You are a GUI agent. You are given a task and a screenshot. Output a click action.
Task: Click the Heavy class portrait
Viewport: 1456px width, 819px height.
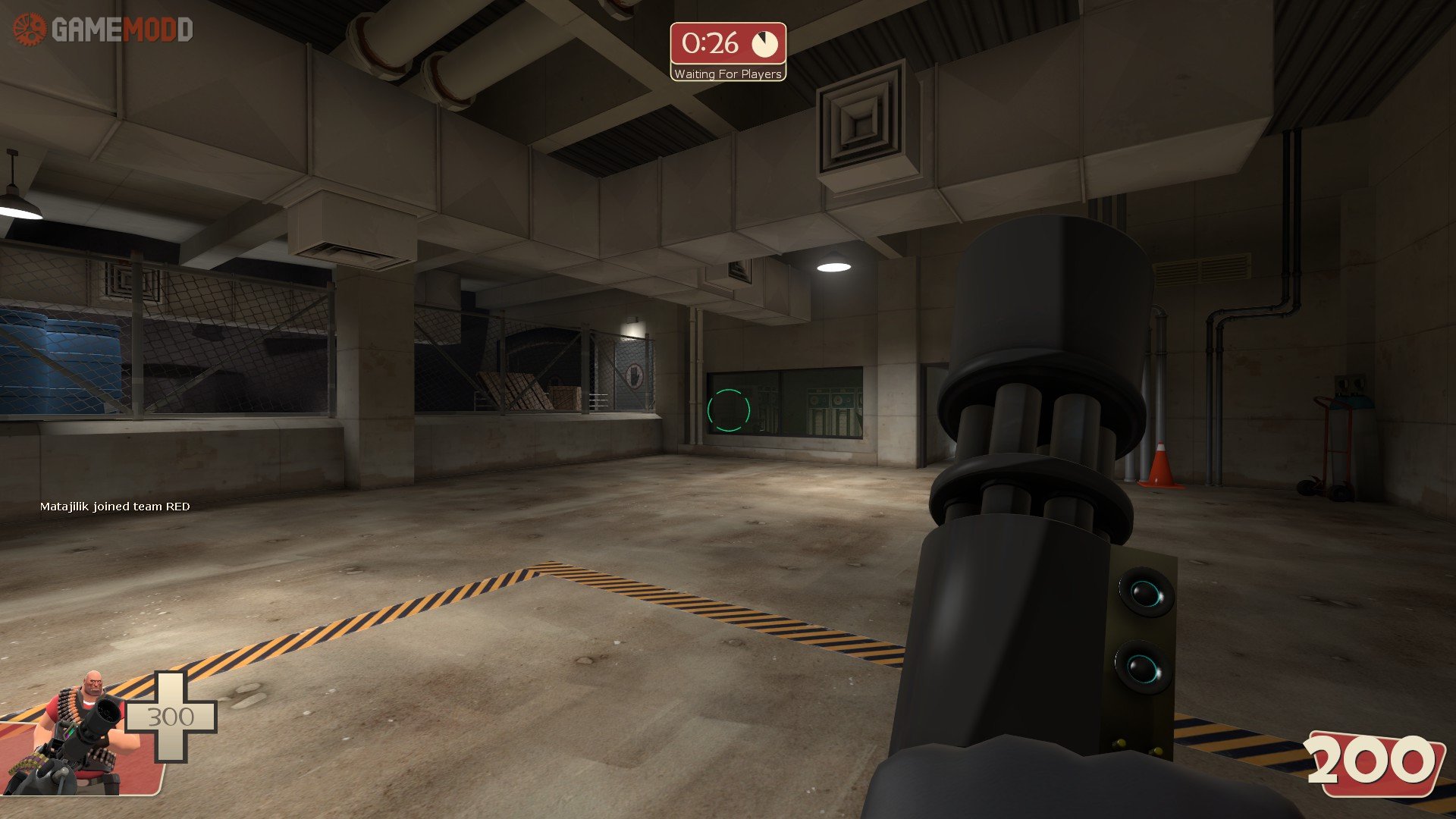(80, 732)
